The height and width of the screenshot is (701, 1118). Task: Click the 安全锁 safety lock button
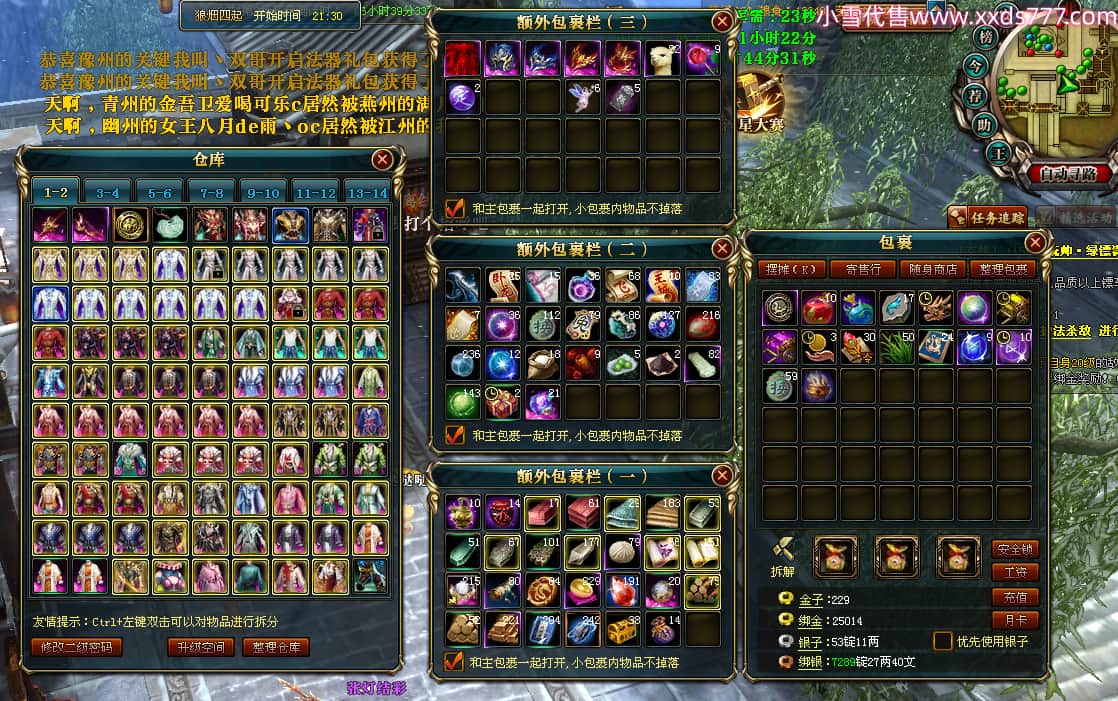coord(1014,549)
